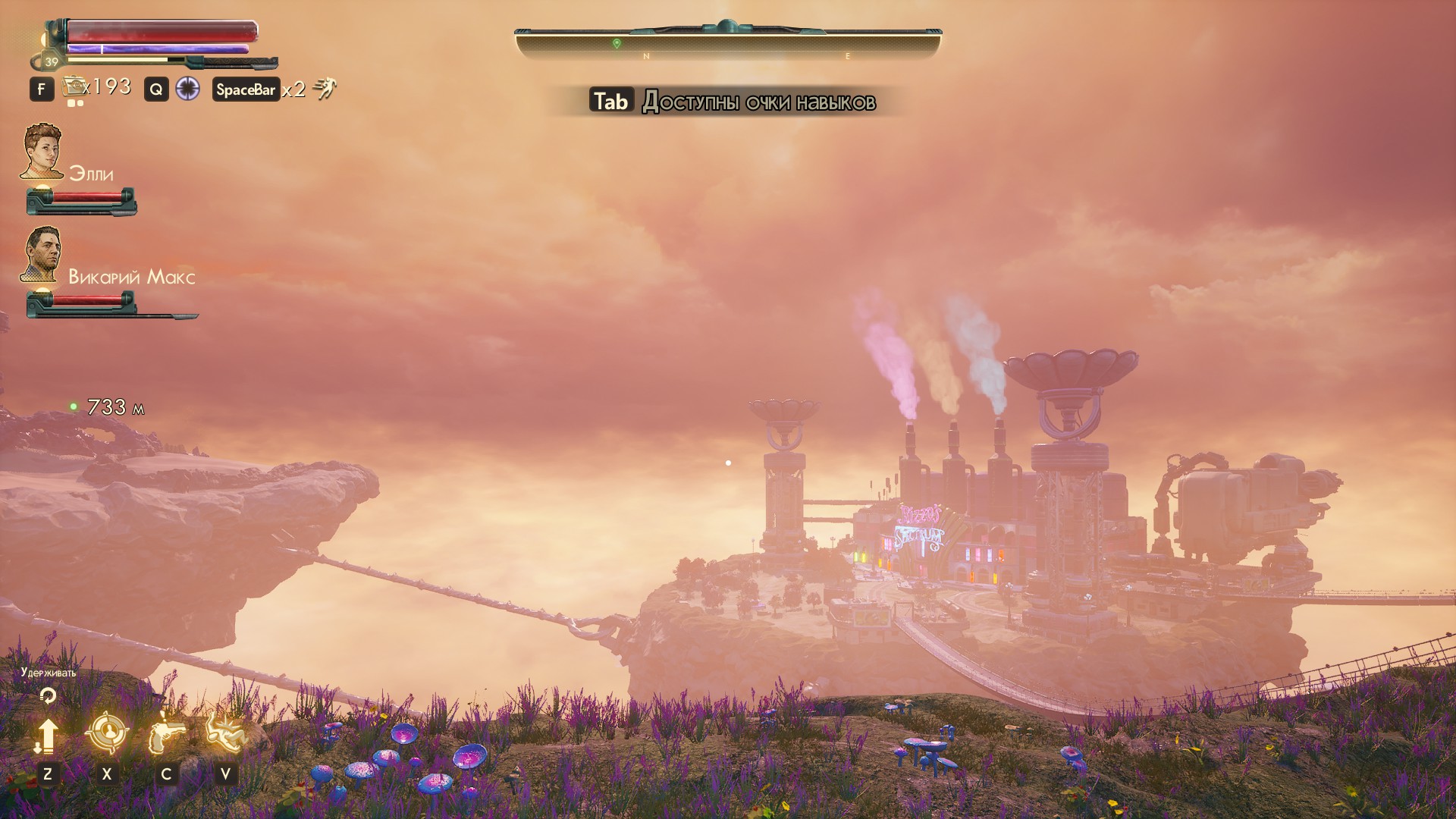The height and width of the screenshot is (819, 1456).
Task: Open the skill points available notification
Action: click(733, 102)
